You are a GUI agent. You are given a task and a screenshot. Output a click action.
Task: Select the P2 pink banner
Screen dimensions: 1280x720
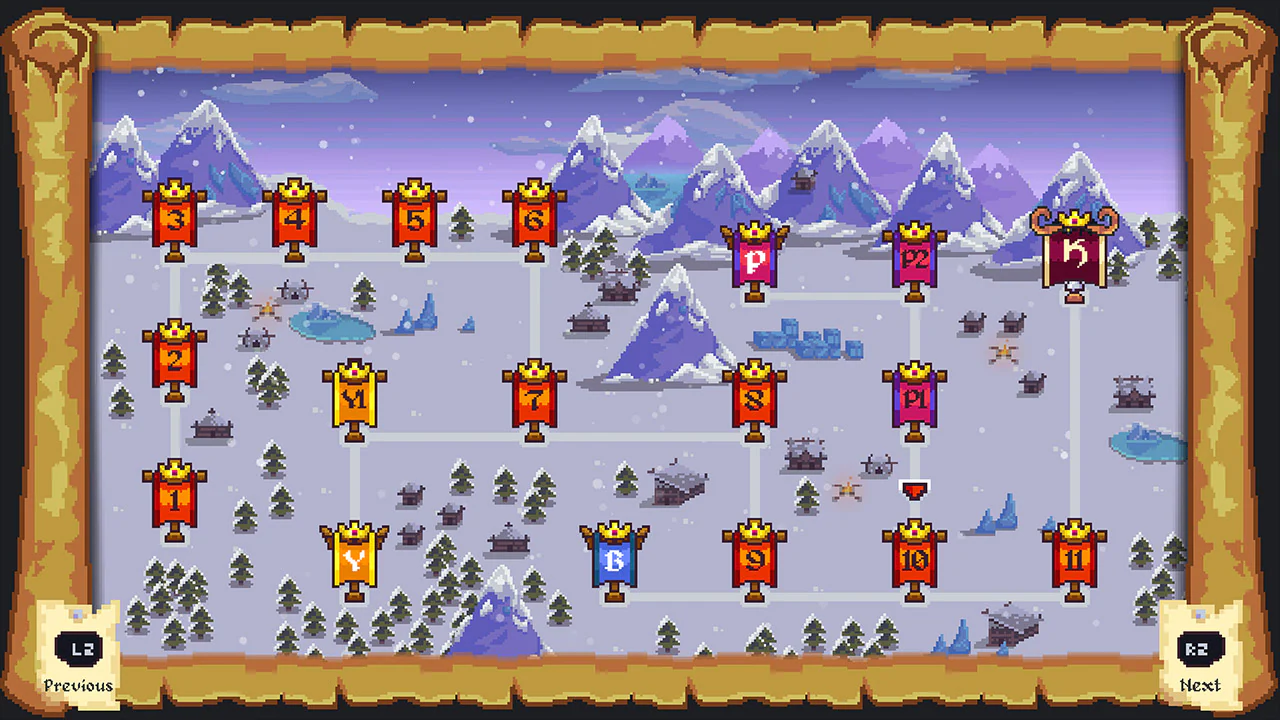915,258
